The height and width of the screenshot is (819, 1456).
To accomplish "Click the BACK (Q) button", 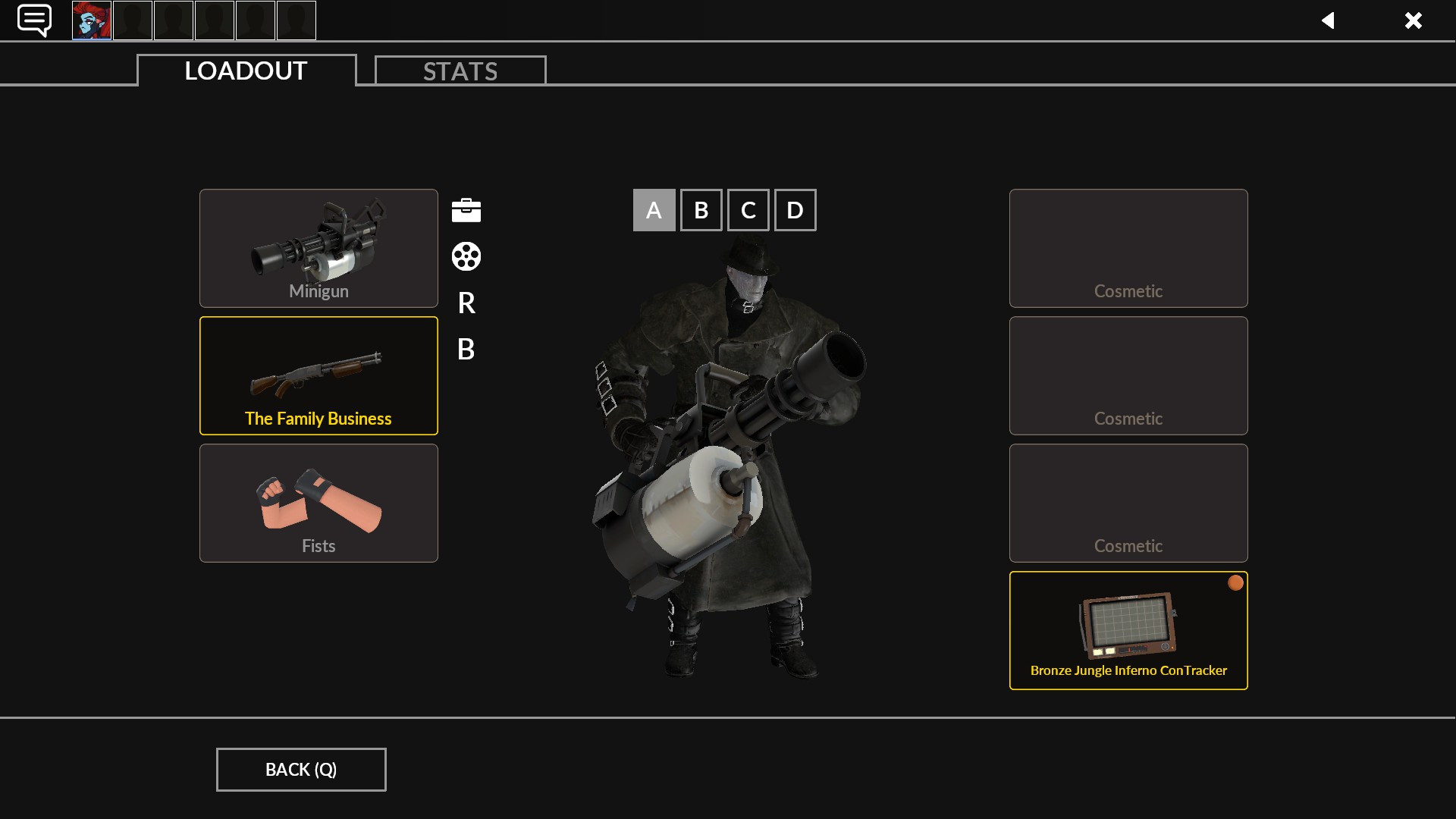I will (x=300, y=769).
